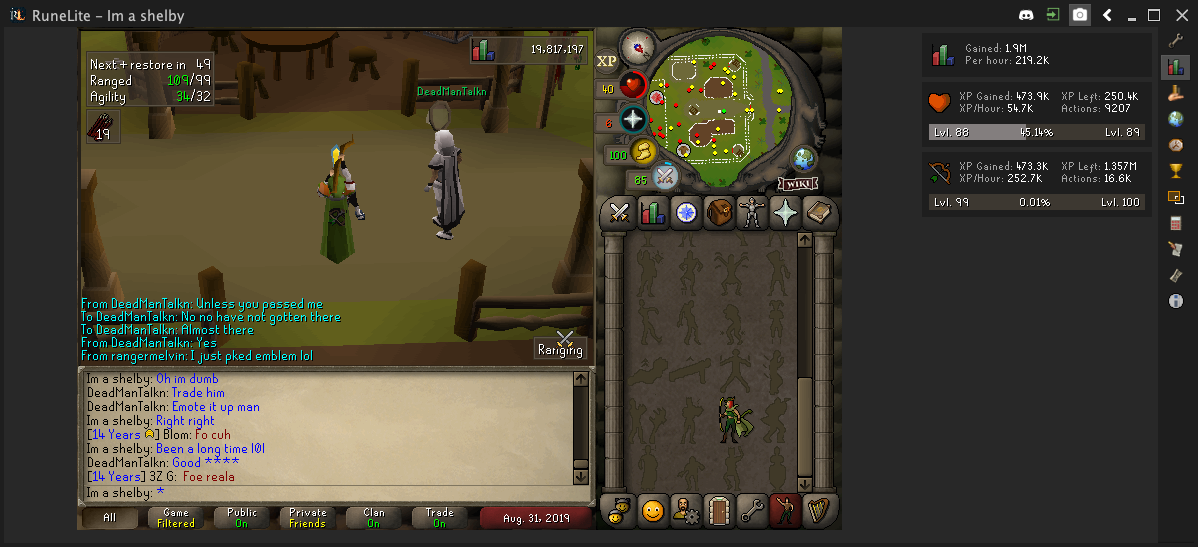This screenshot has height=547, width=1198.
Task: Open the wrench Settings tab
Action: pyautogui.click(x=752, y=511)
